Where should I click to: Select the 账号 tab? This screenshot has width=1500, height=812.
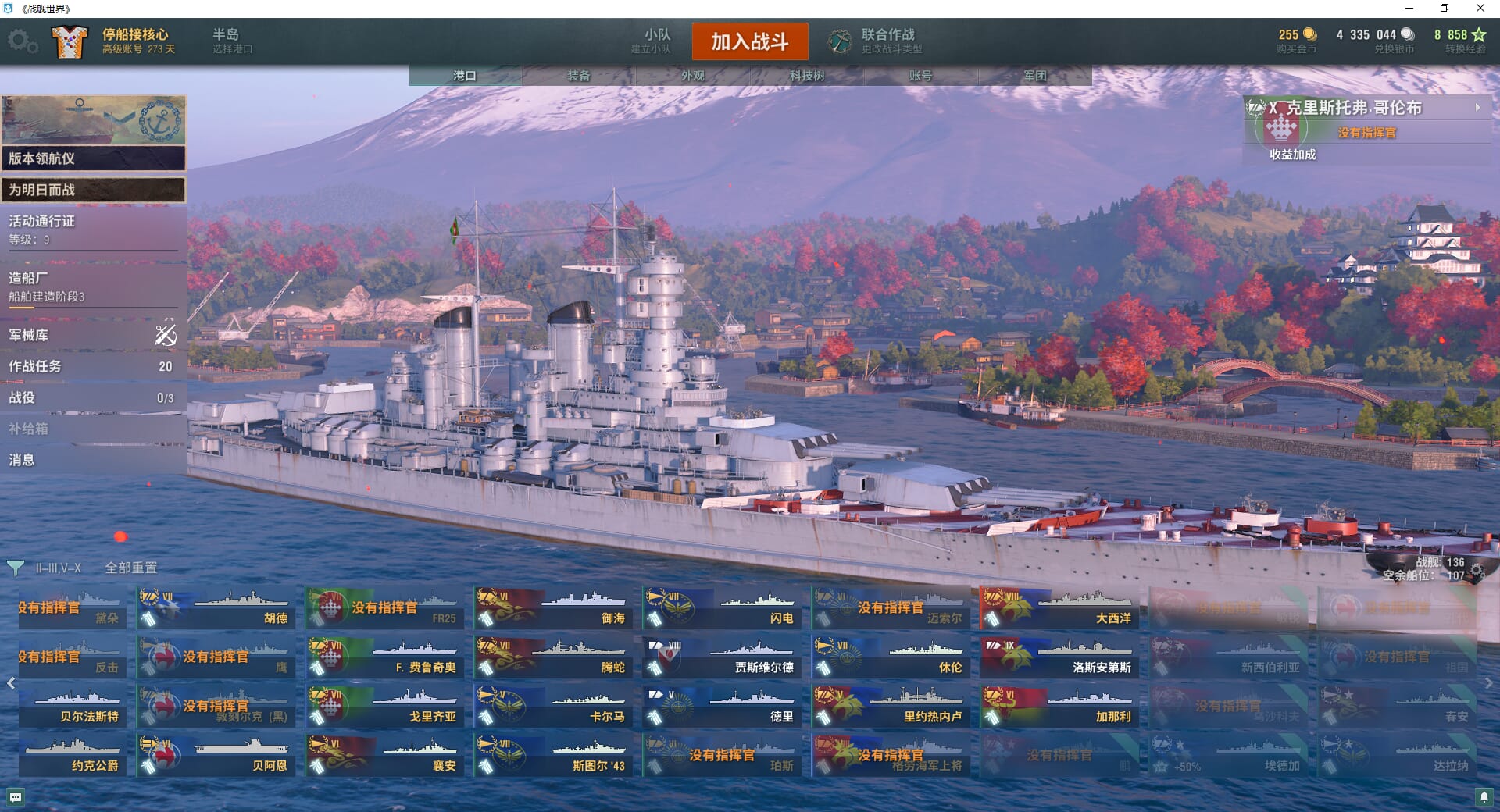920,76
